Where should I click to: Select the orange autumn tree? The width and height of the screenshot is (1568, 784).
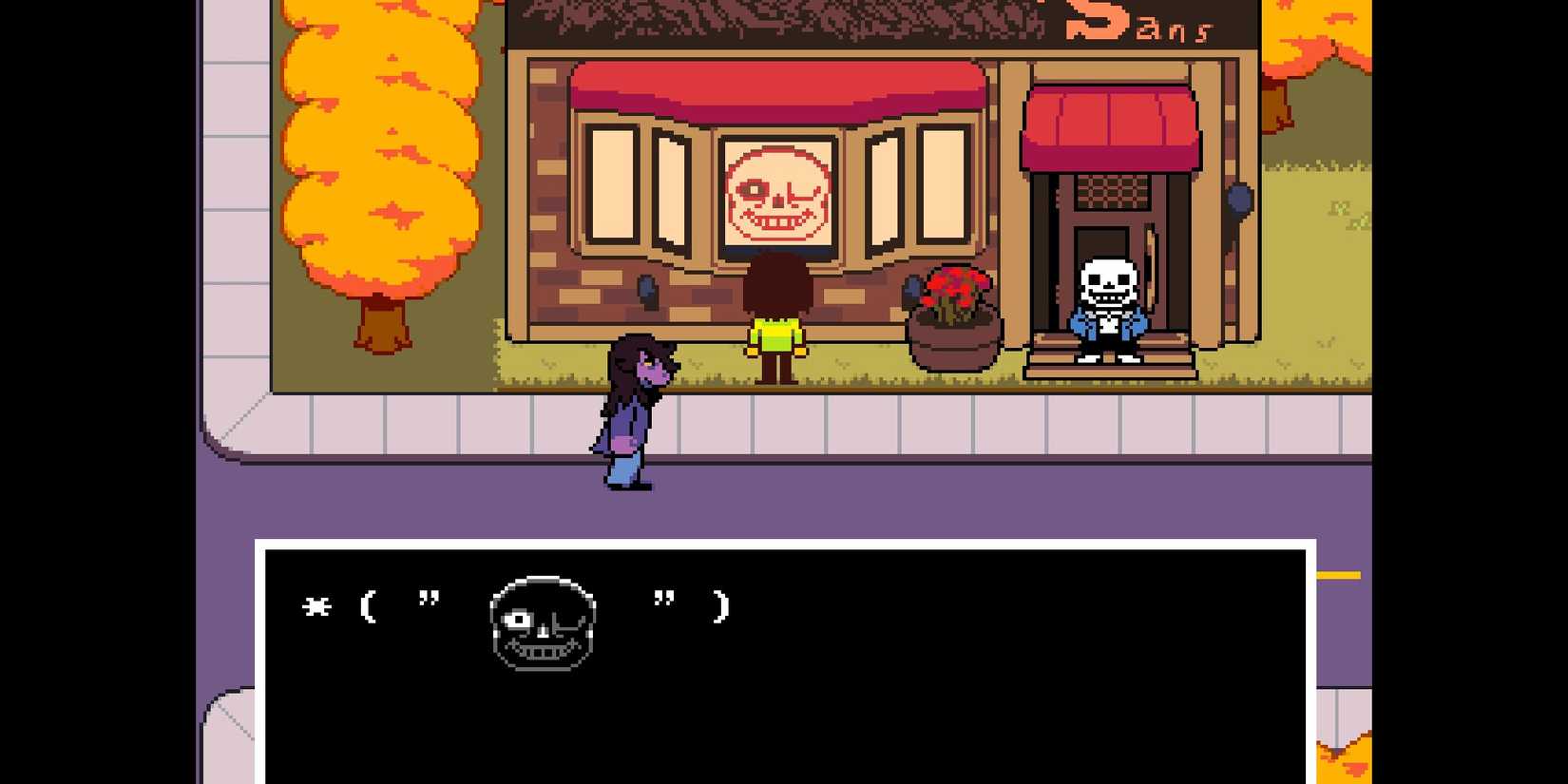[380, 171]
